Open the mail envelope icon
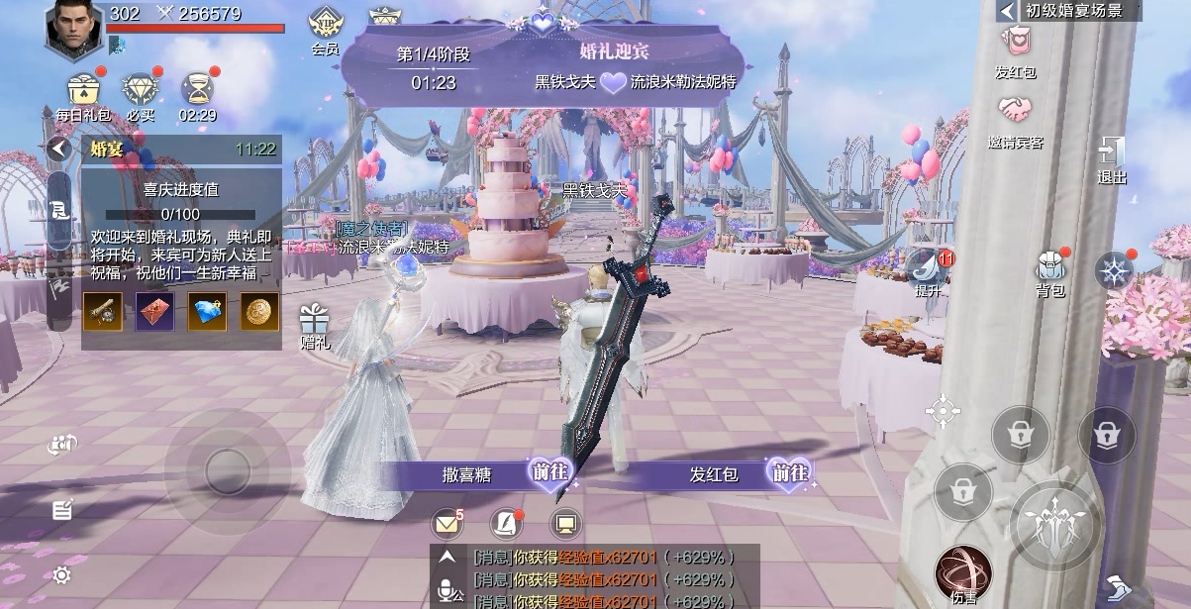Image resolution: width=1191 pixels, height=609 pixels. coord(446,523)
